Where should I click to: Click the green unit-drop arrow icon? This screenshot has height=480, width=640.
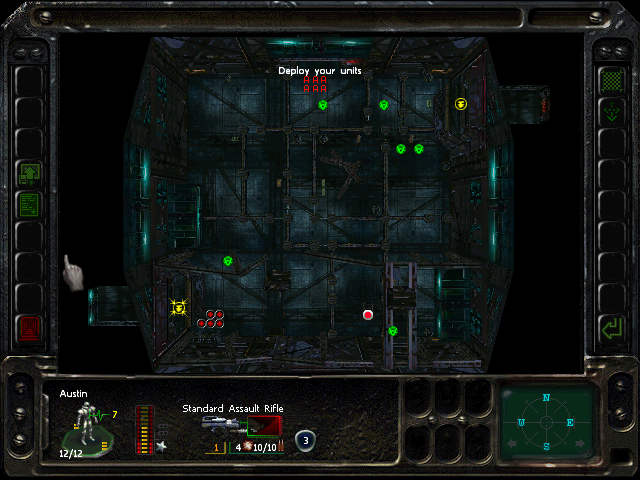point(609,113)
